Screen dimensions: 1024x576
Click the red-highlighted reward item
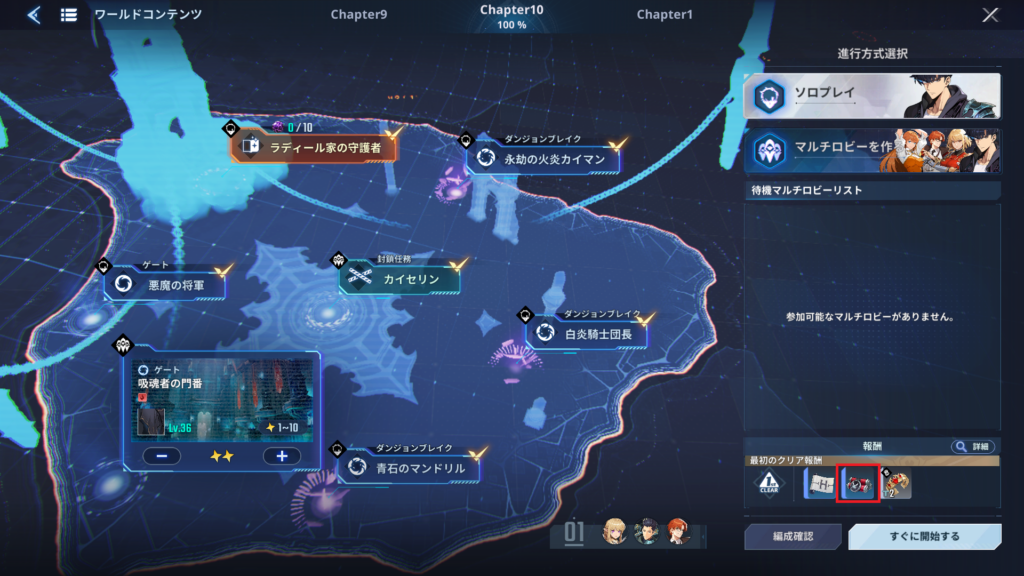(x=858, y=484)
